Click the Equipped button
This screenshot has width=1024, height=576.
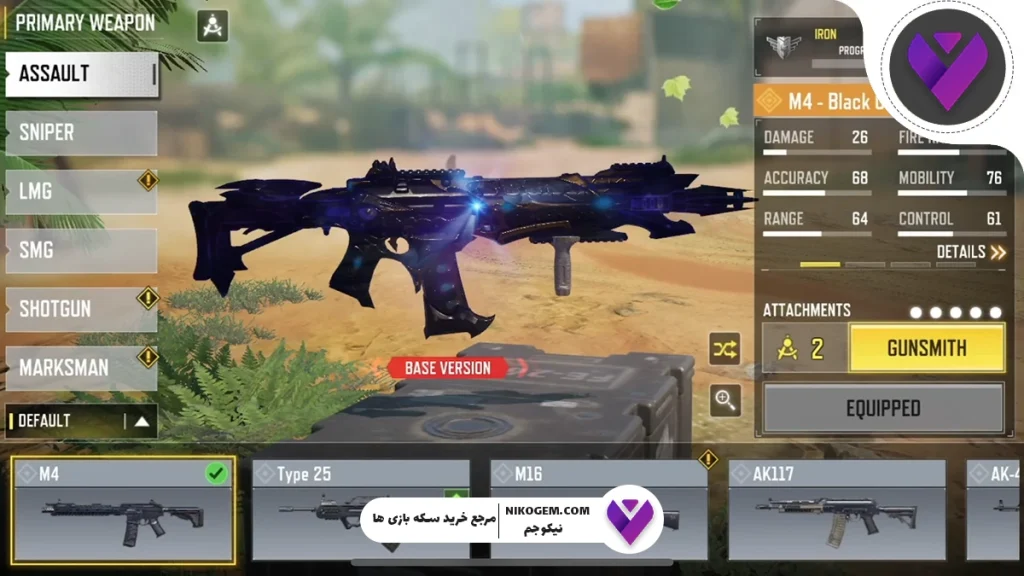(x=883, y=408)
